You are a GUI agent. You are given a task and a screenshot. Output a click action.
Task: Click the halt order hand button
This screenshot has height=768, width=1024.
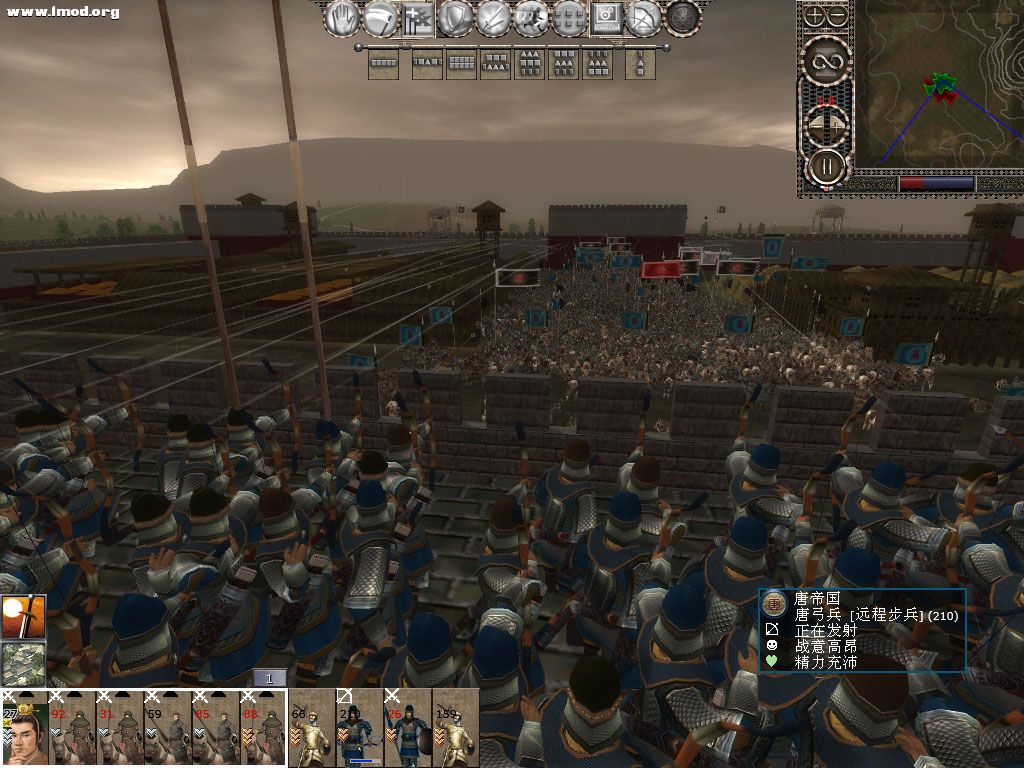341,18
